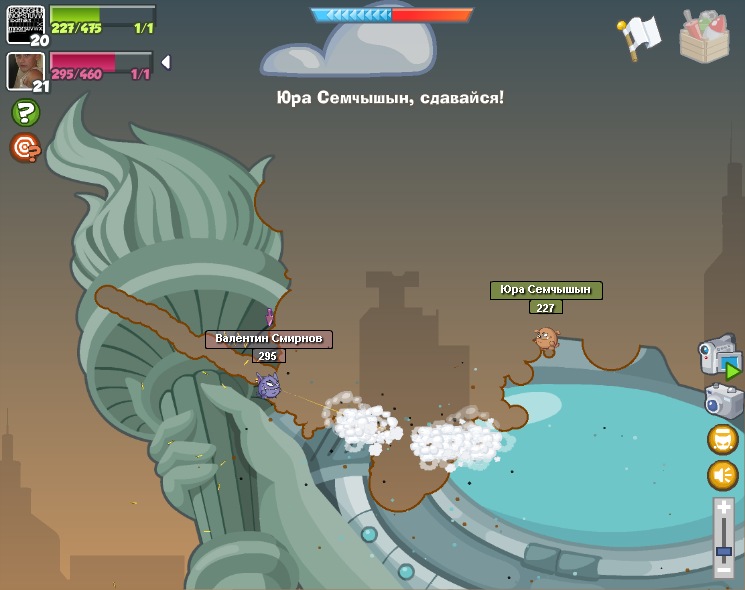Open the weapons crate

click(704, 38)
